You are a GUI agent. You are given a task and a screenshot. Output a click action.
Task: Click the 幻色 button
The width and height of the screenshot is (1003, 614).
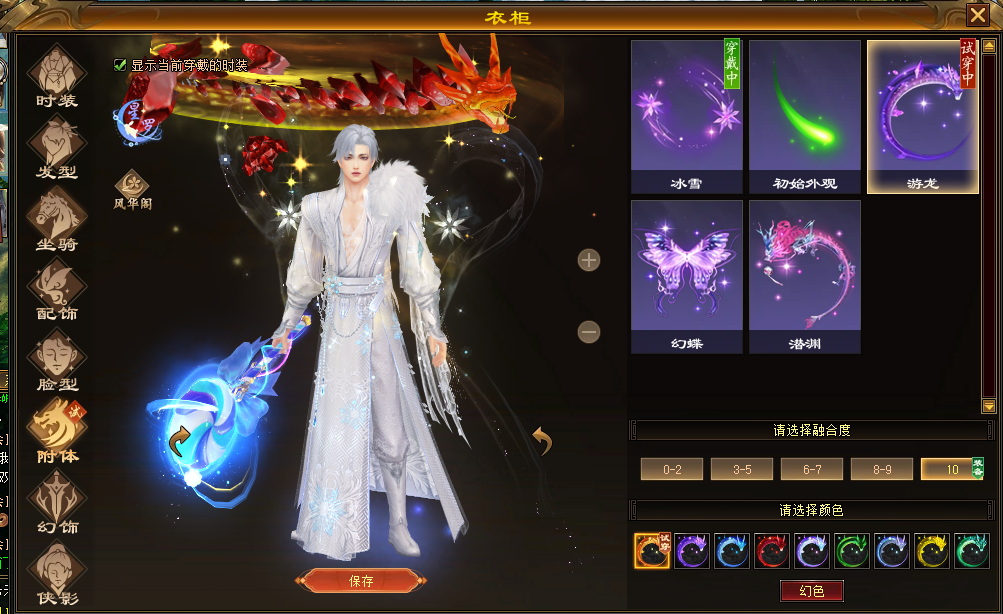812,591
